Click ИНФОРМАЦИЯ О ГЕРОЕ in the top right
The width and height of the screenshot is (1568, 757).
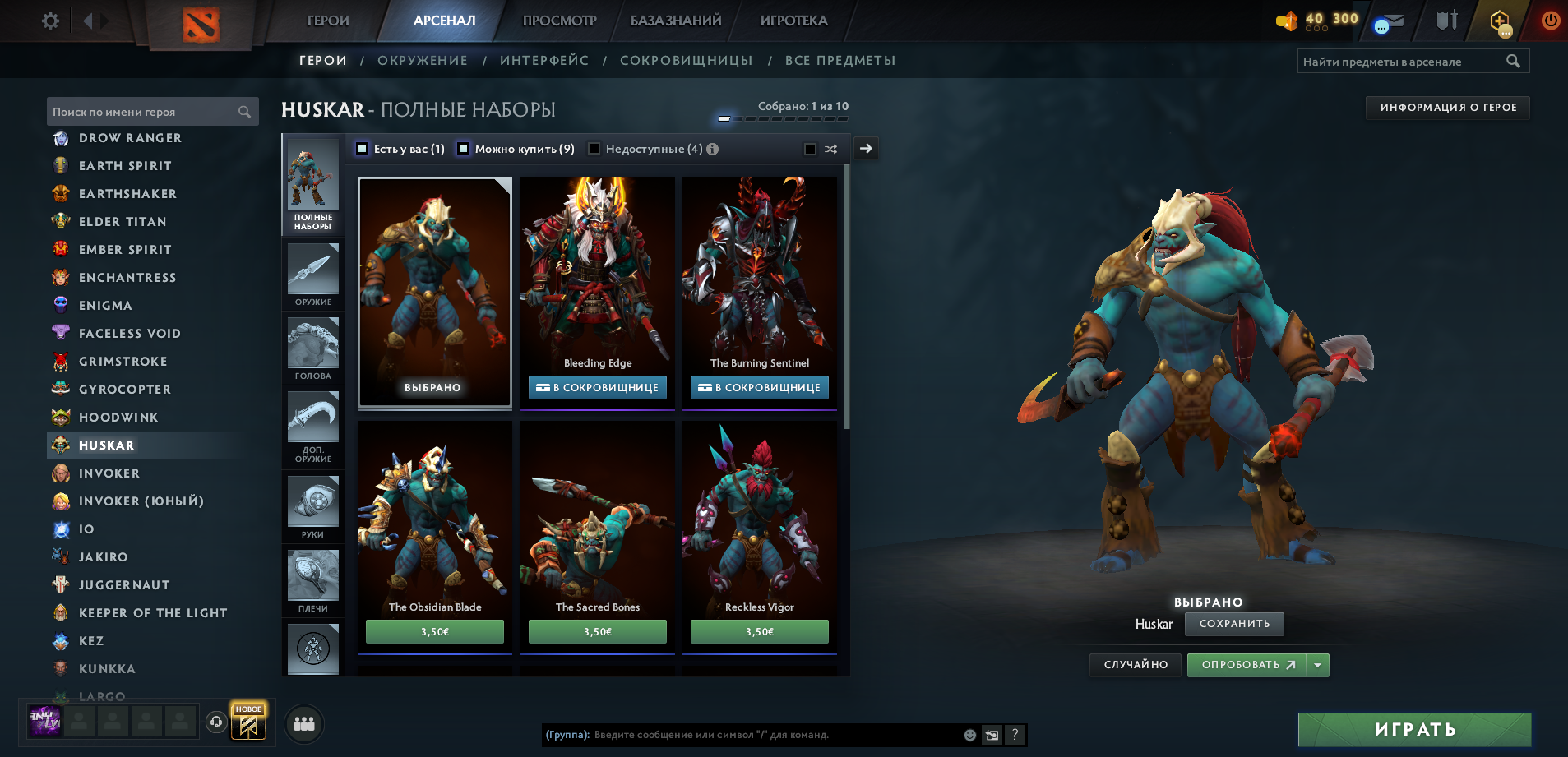1445,107
